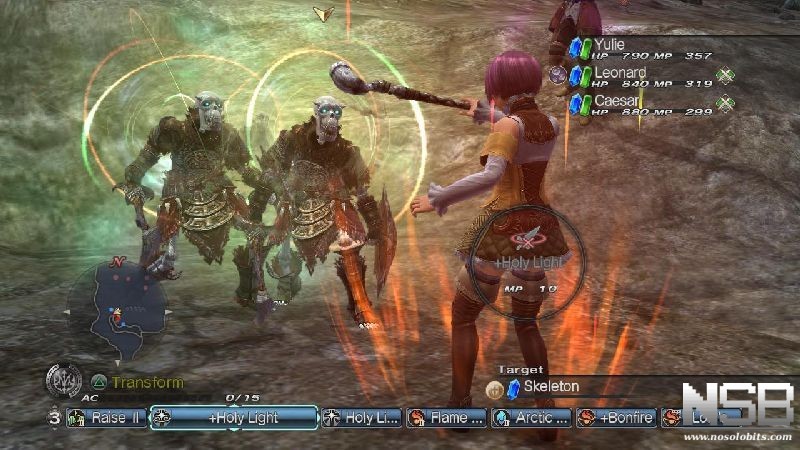Screen dimensions: 800x450
Task: Select the Raise II spell slot
Action: [106, 418]
